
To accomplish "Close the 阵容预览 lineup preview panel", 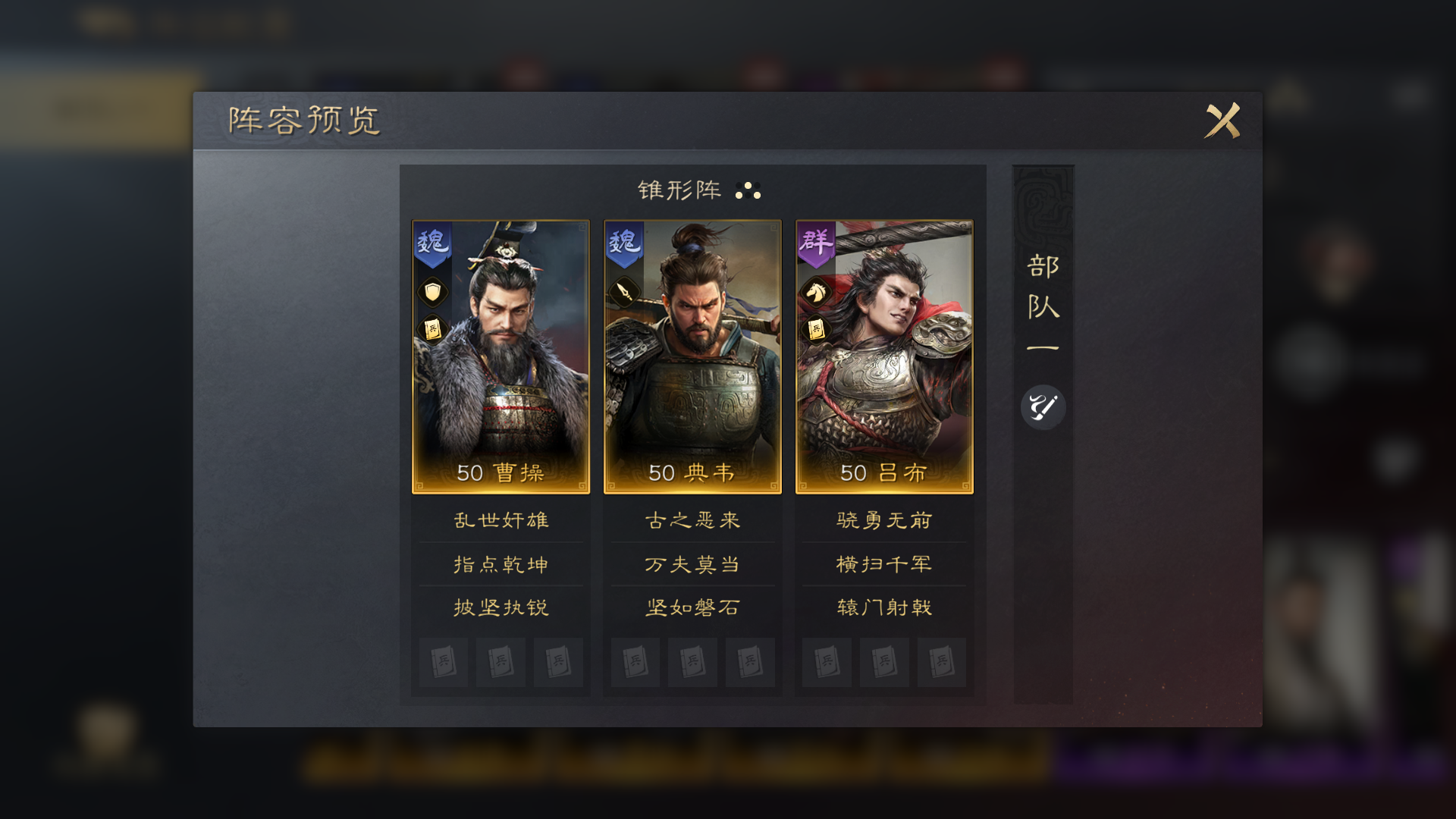I will [x=1222, y=120].
